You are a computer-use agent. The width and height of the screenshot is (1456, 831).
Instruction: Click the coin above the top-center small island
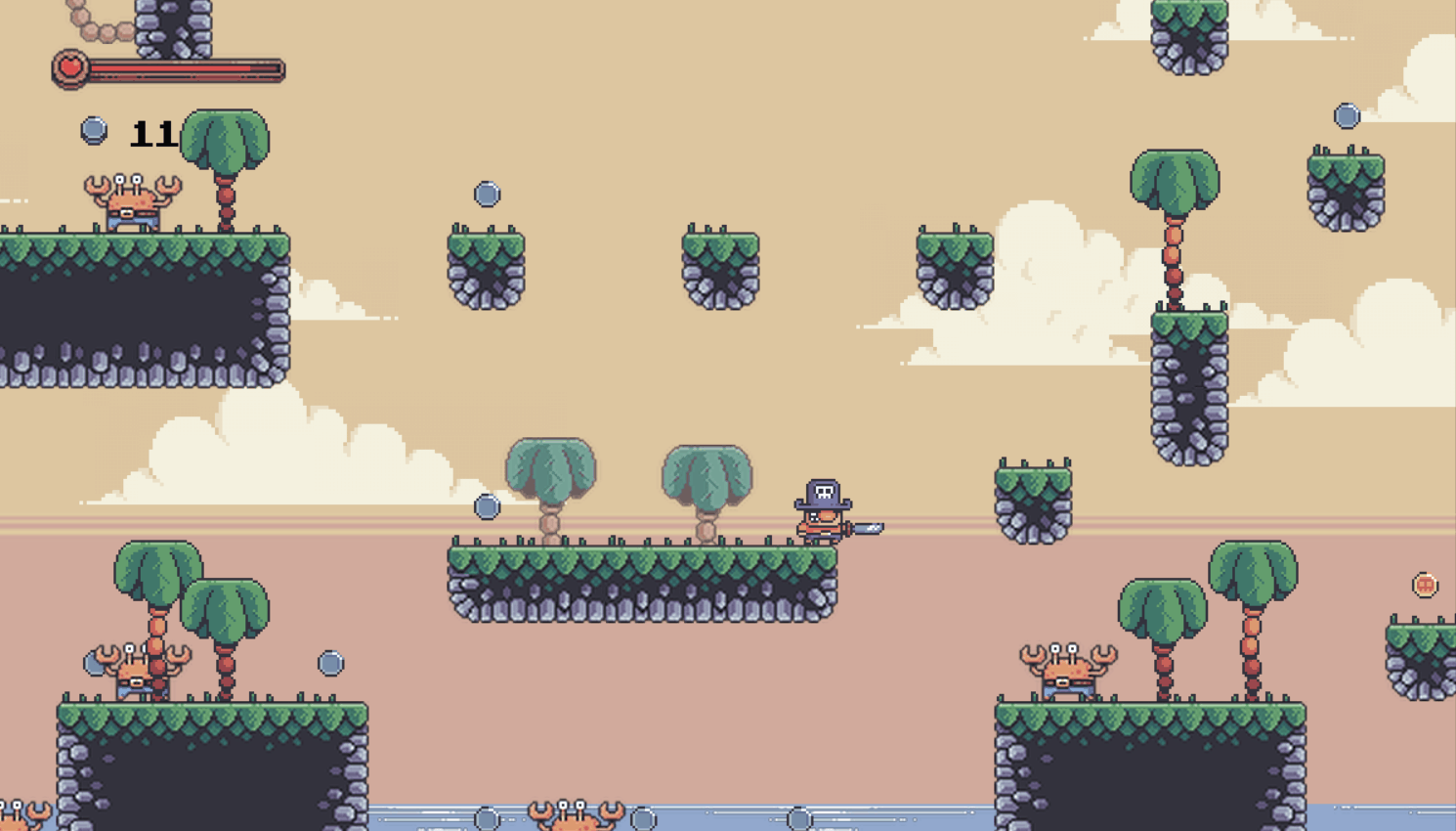pyautogui.click(x=486, y=193)
